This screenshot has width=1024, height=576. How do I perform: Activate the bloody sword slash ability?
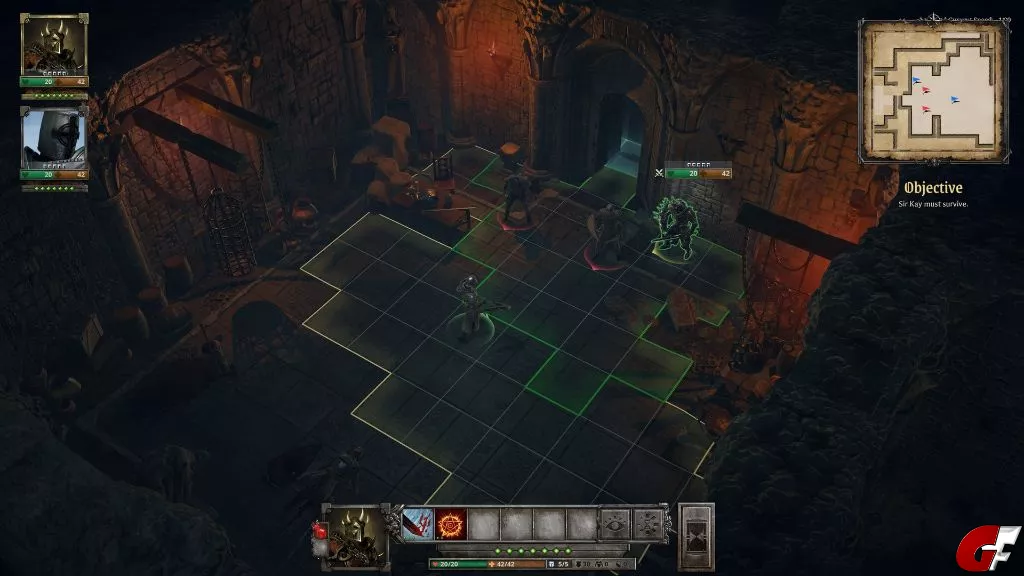(418, 524)
